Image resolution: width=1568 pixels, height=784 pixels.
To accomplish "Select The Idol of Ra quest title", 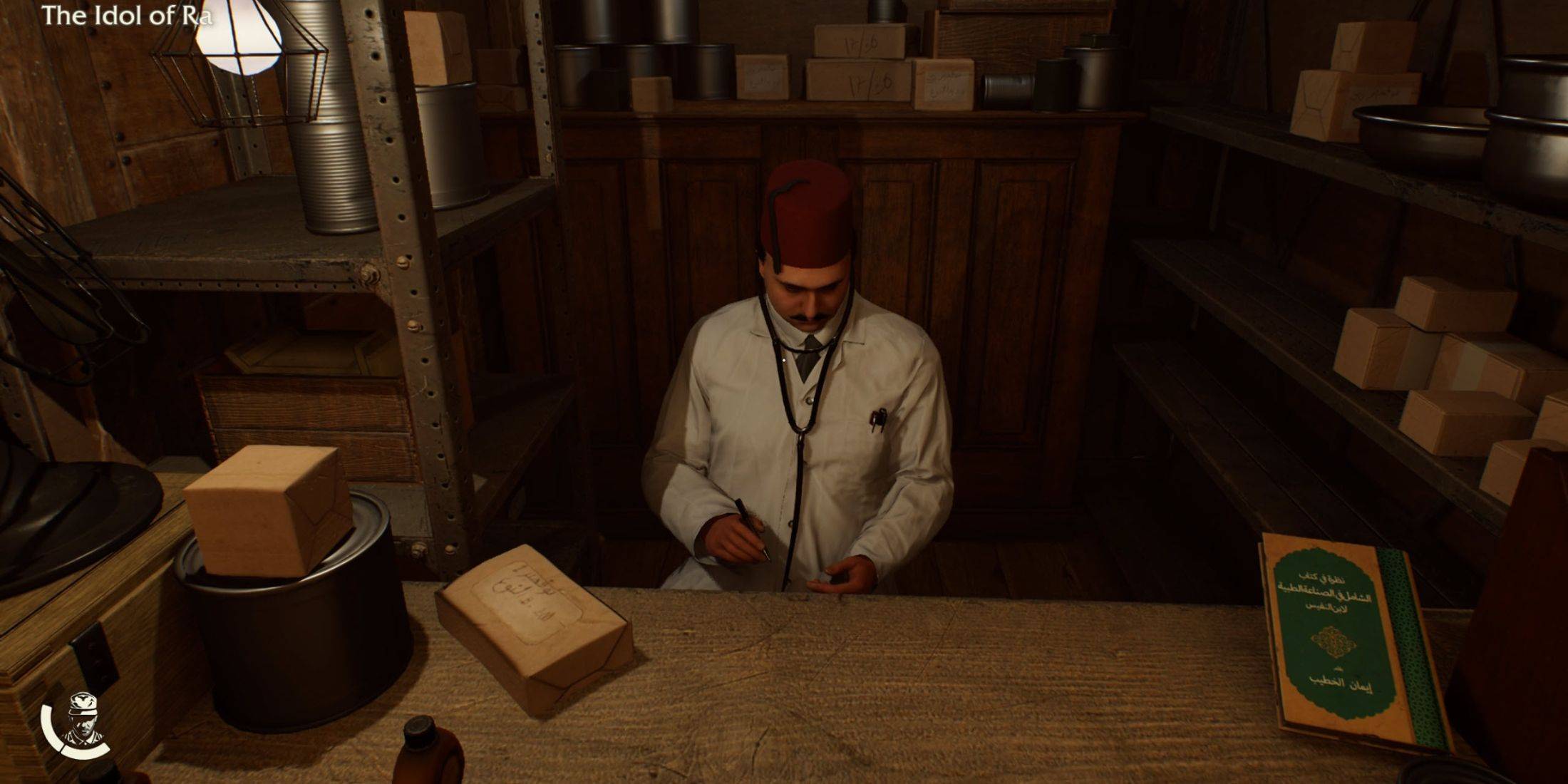I will click(x=126, y=16).
